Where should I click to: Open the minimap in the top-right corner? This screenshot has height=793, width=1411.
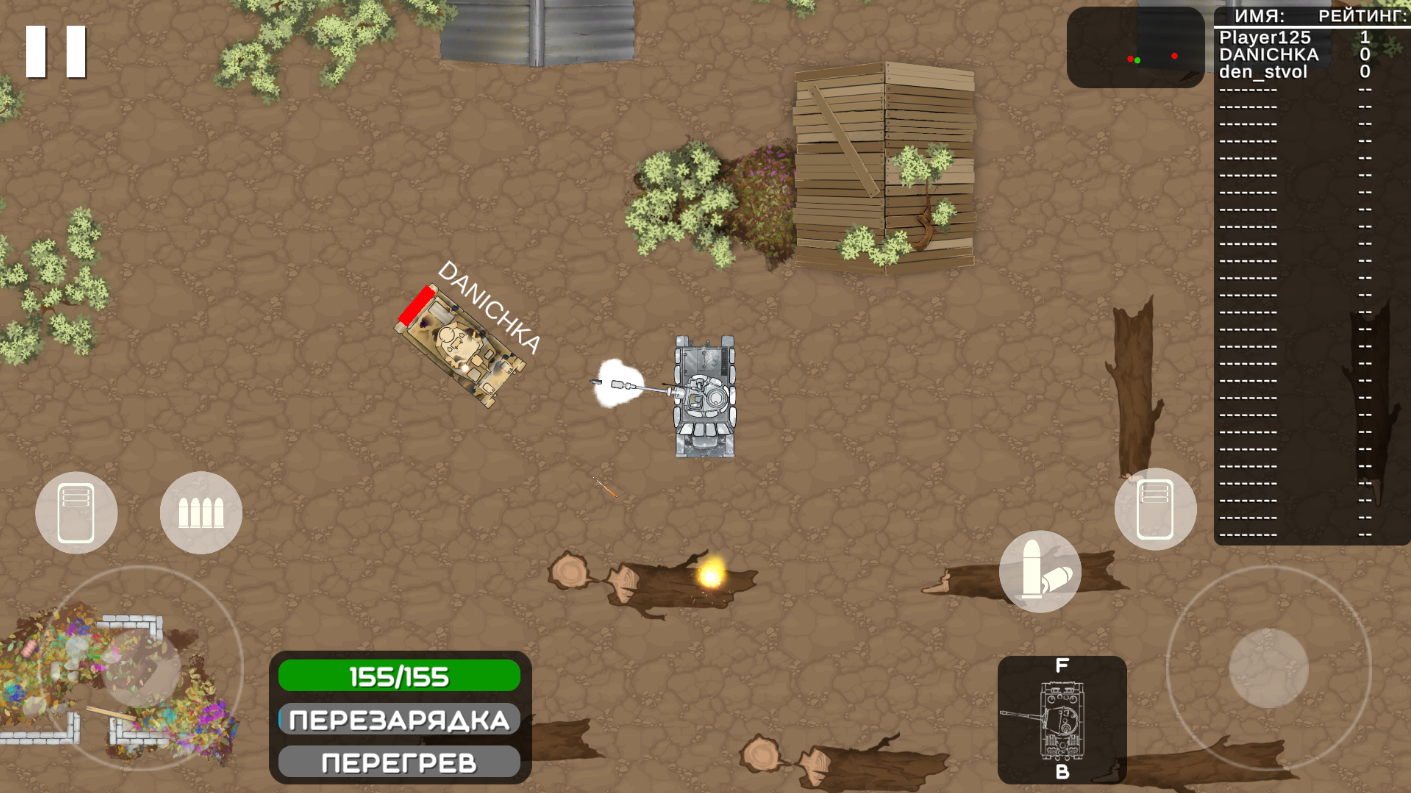[1136, 45]
